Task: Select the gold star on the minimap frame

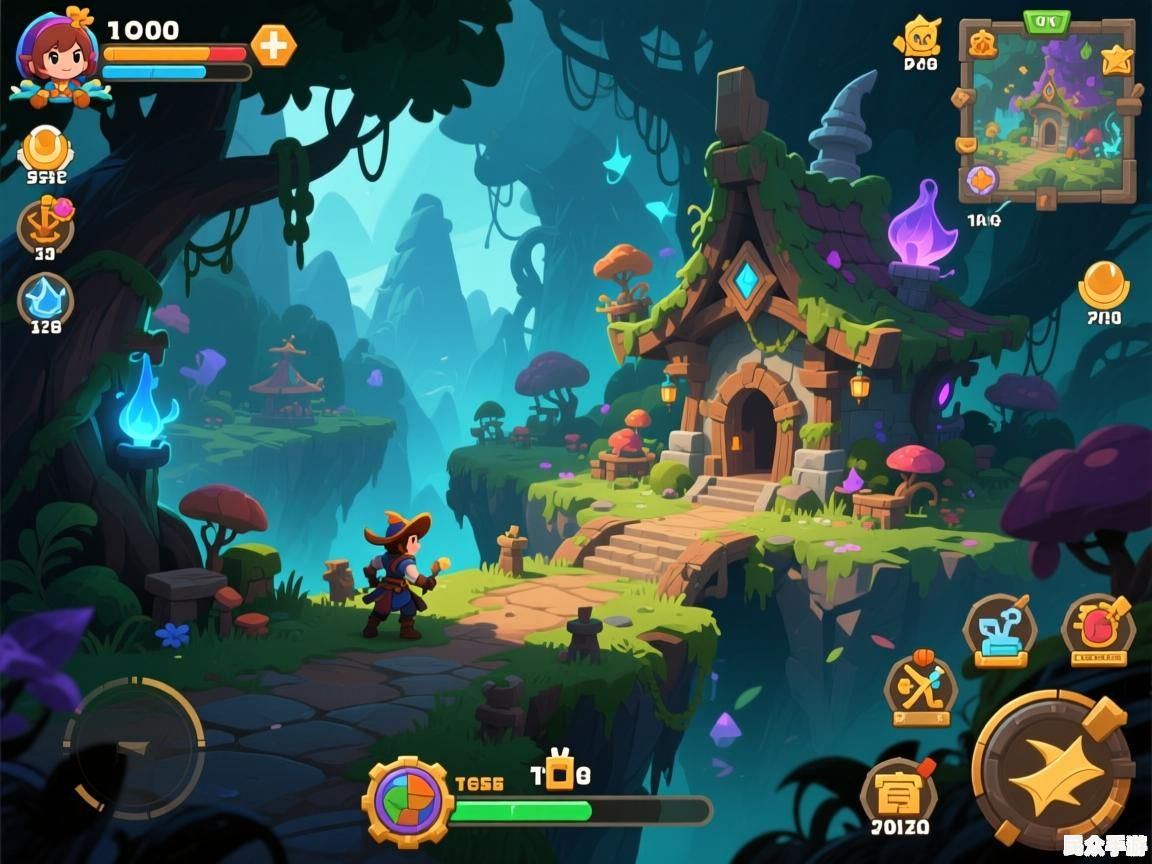Action: pos(1116,60)
